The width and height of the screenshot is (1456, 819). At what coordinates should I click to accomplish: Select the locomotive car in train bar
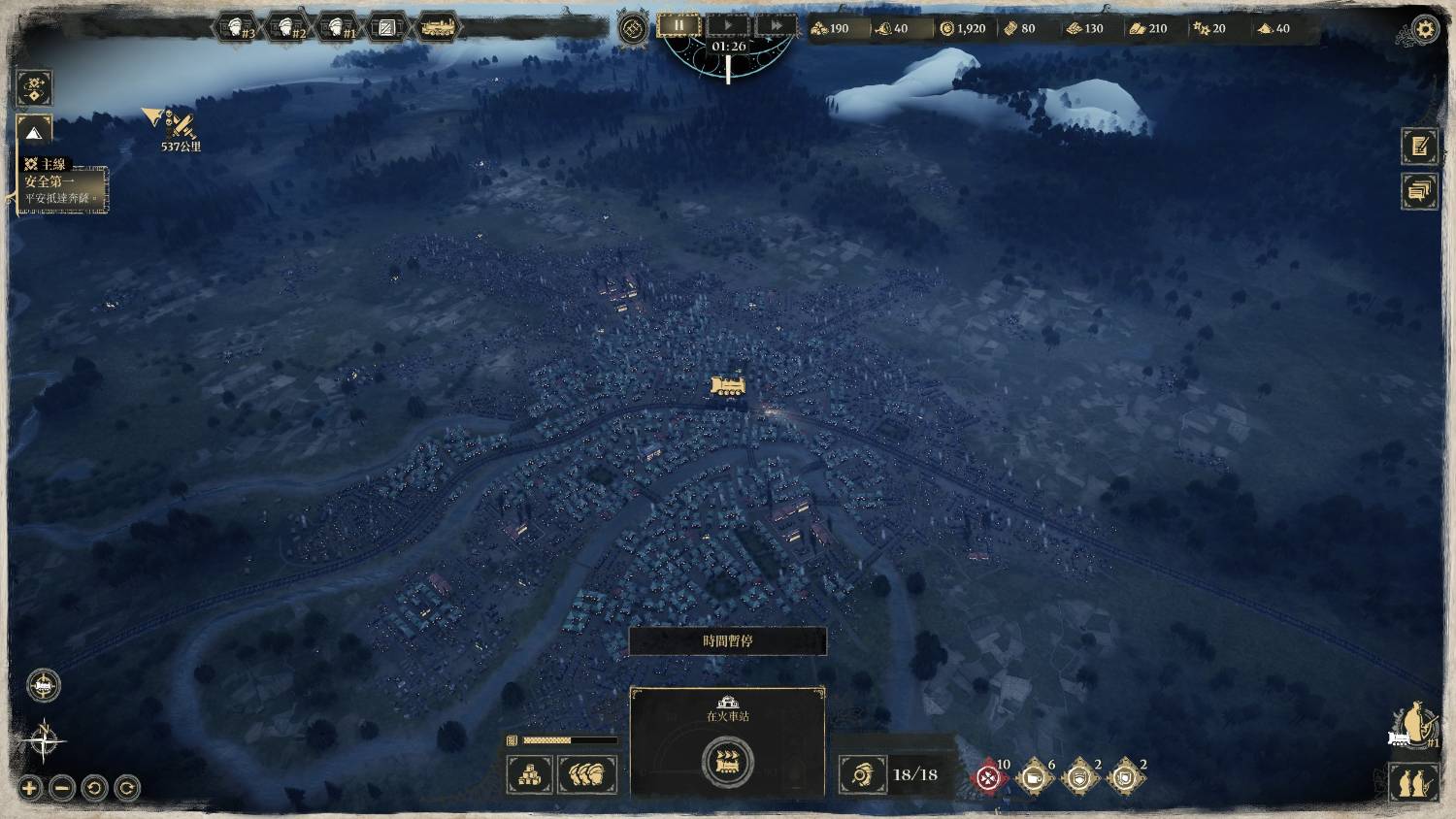(438, 27)
